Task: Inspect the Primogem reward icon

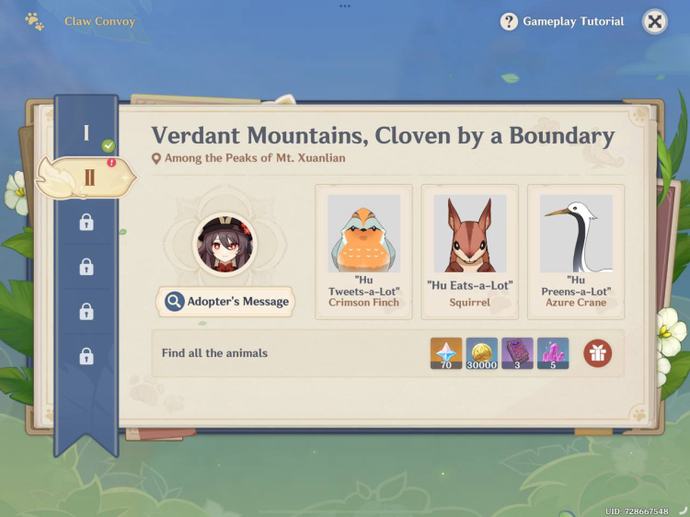Action: pyautogui.click(x=446, y=353)
